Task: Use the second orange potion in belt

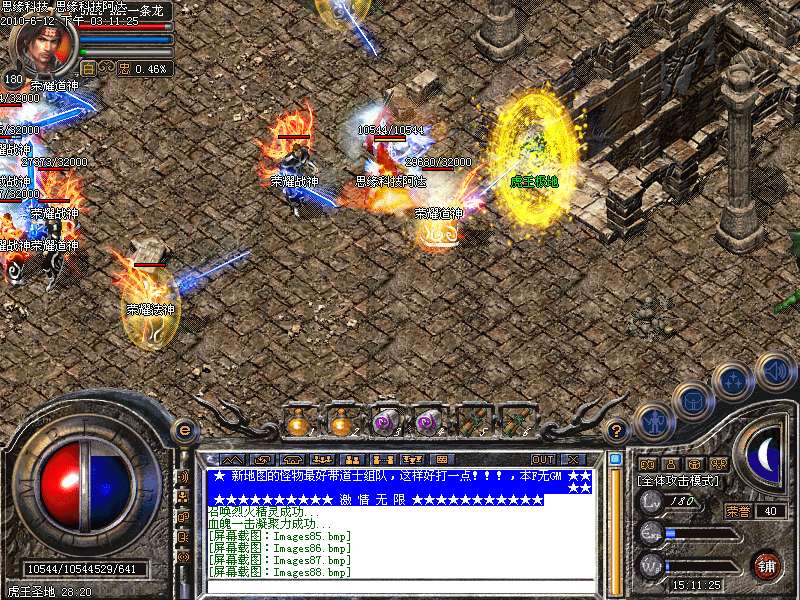Action: [x=341, y=422]
